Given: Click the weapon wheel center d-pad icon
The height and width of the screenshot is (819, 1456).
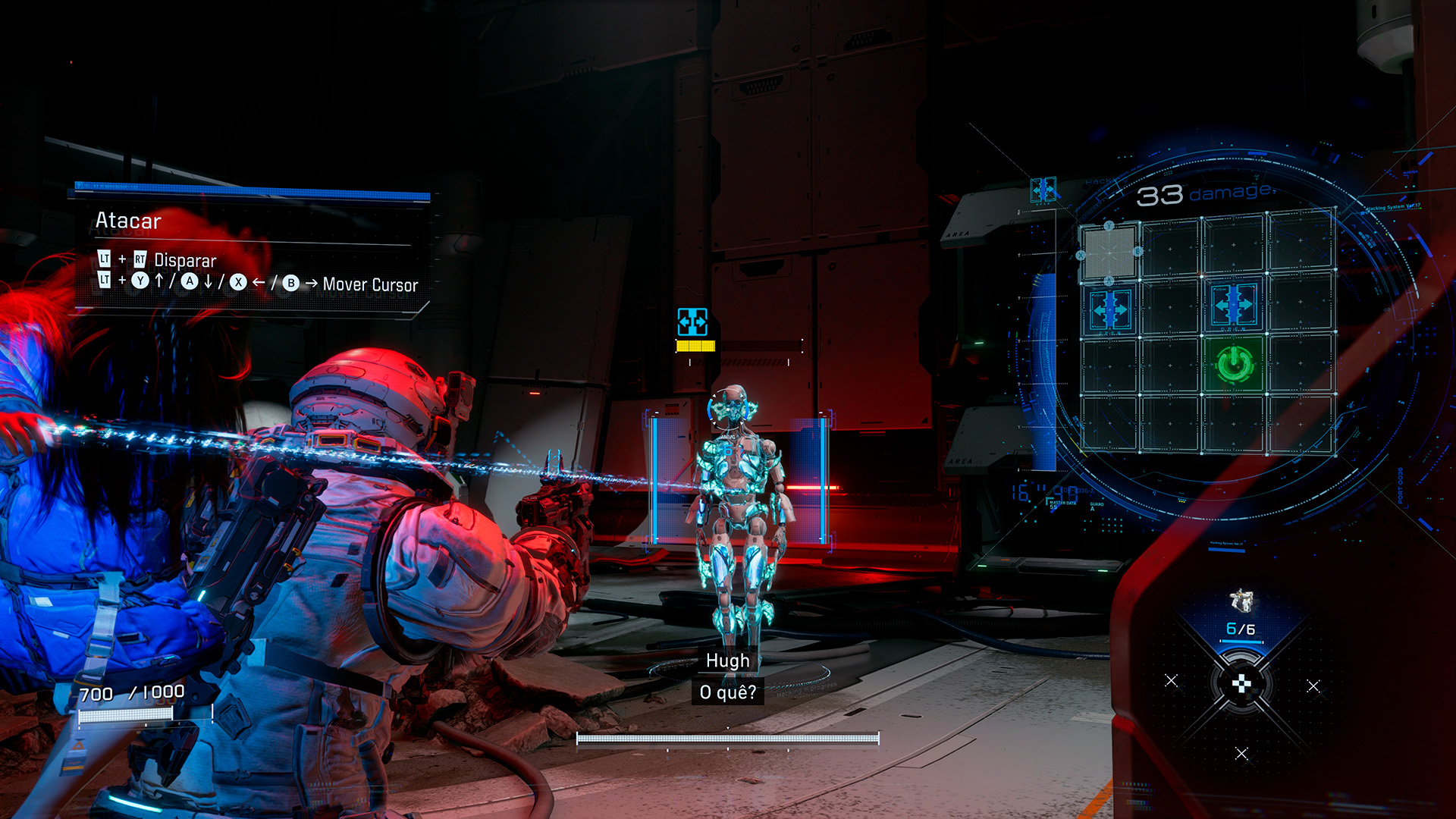Looking at the screenshot, I should (1241, 685).
